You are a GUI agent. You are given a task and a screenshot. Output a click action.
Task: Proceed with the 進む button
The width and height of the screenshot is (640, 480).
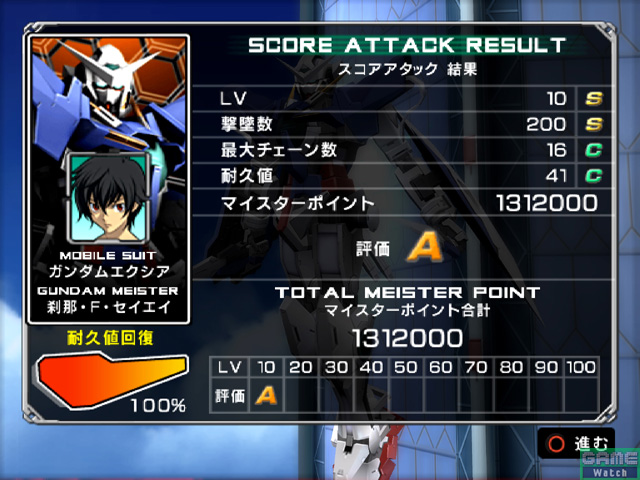click(x=577, y=443)
